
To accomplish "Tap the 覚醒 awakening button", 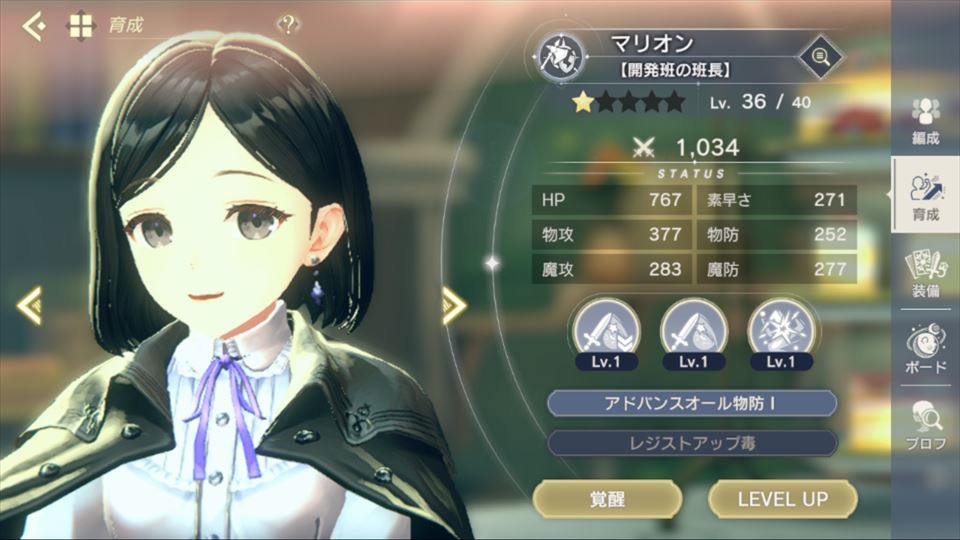I will click(607, 498).
